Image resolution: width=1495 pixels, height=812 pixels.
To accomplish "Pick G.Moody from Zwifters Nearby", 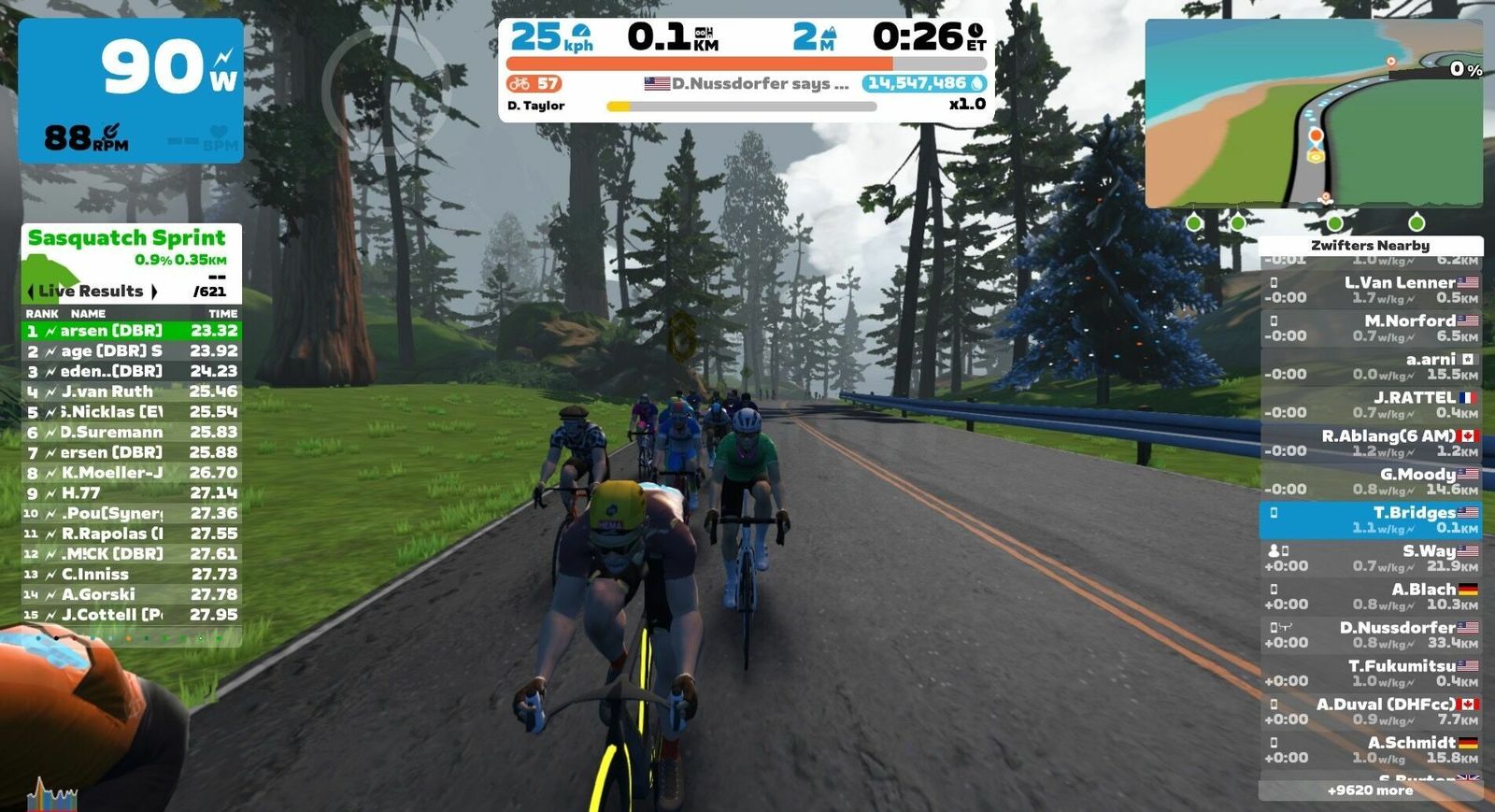I will point(1370,481).
